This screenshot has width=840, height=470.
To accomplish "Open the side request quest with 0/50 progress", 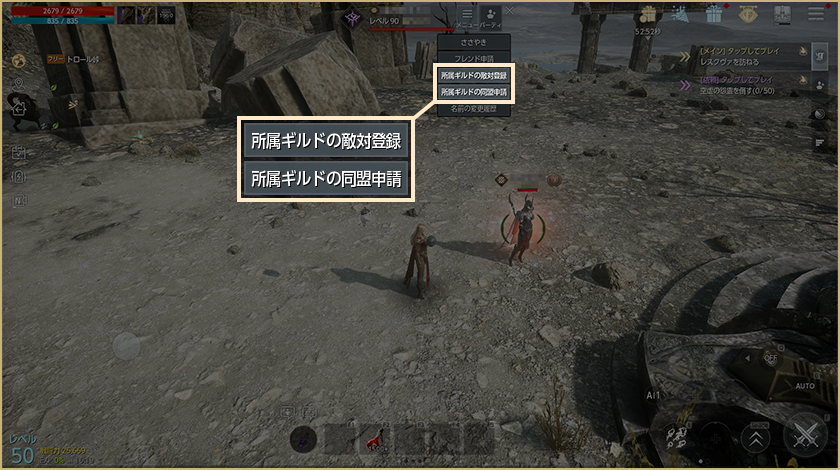I will coord(748,84).
